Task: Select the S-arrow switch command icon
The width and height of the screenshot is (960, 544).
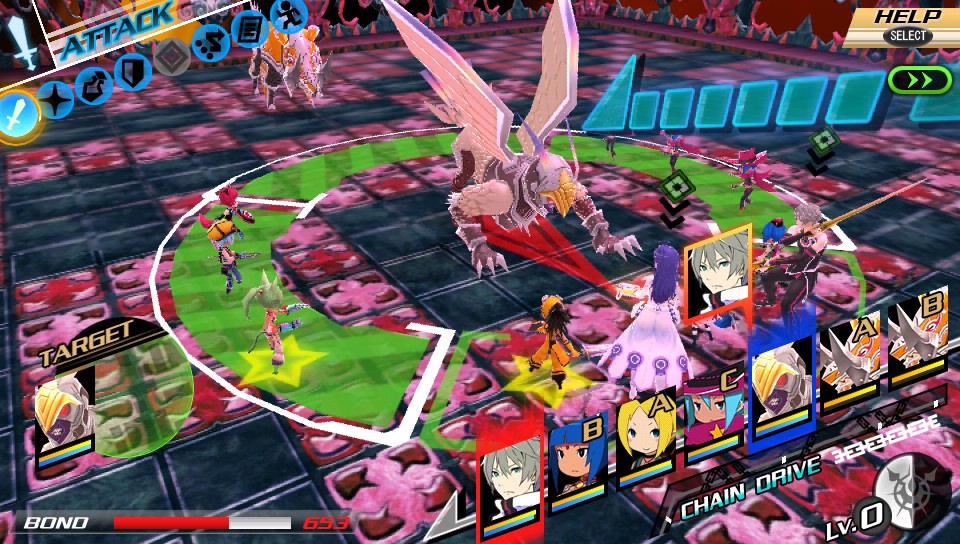Action: point(210,43)
